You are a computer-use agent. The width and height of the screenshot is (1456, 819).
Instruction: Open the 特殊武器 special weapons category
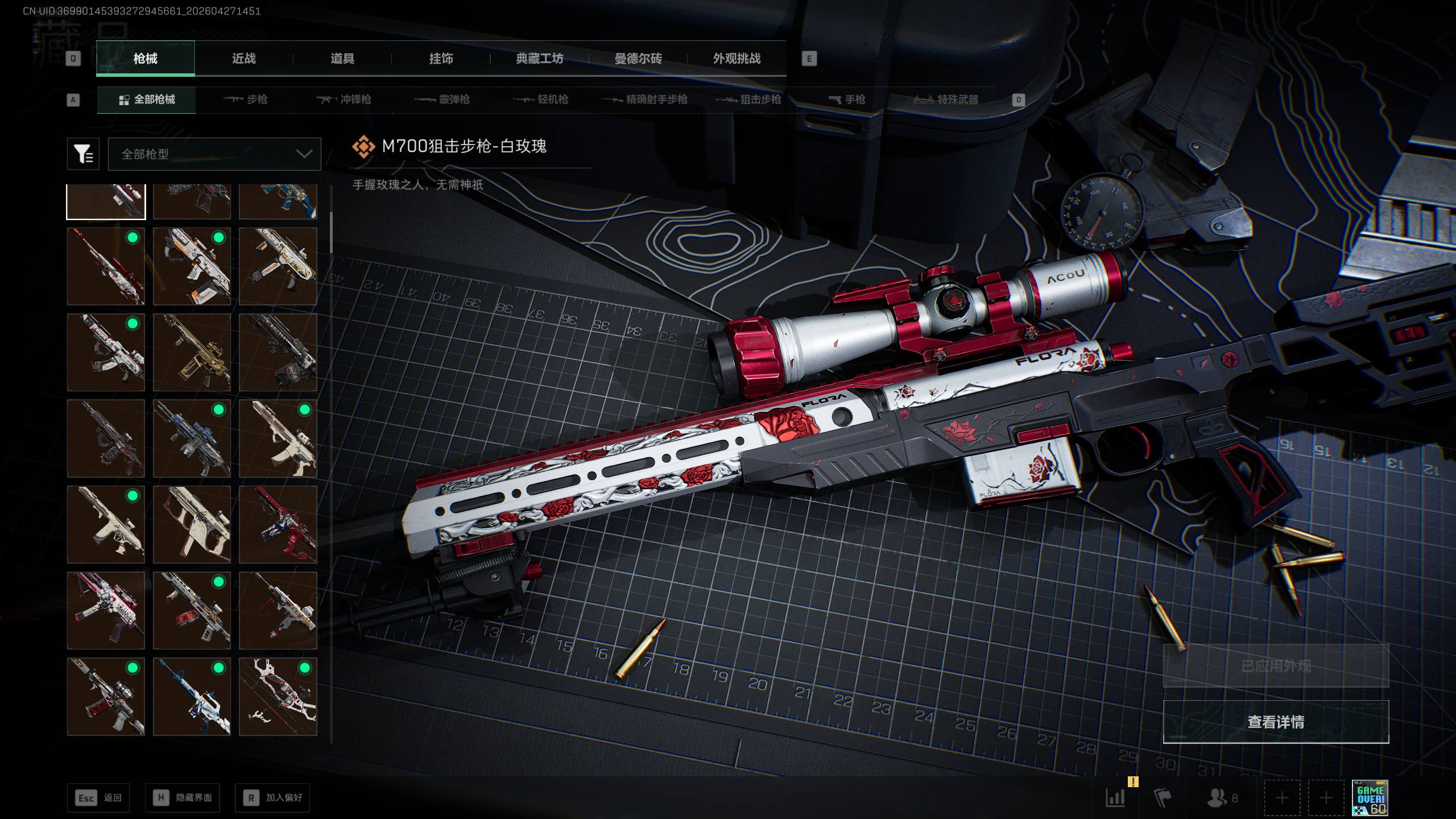pos(946,100)
